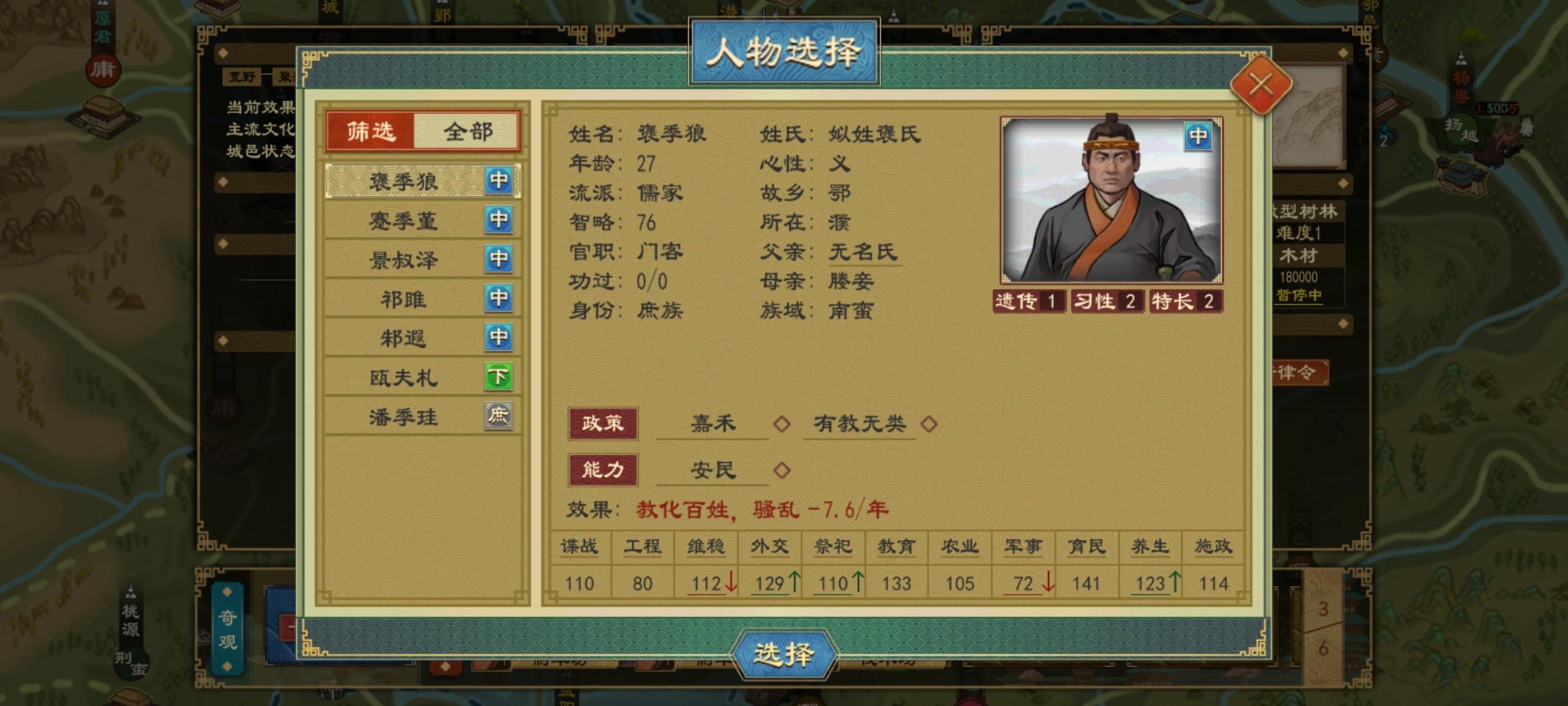Click the red 政策 policy seal
This screenshot has width=1568, height=706.
(603, 423)
